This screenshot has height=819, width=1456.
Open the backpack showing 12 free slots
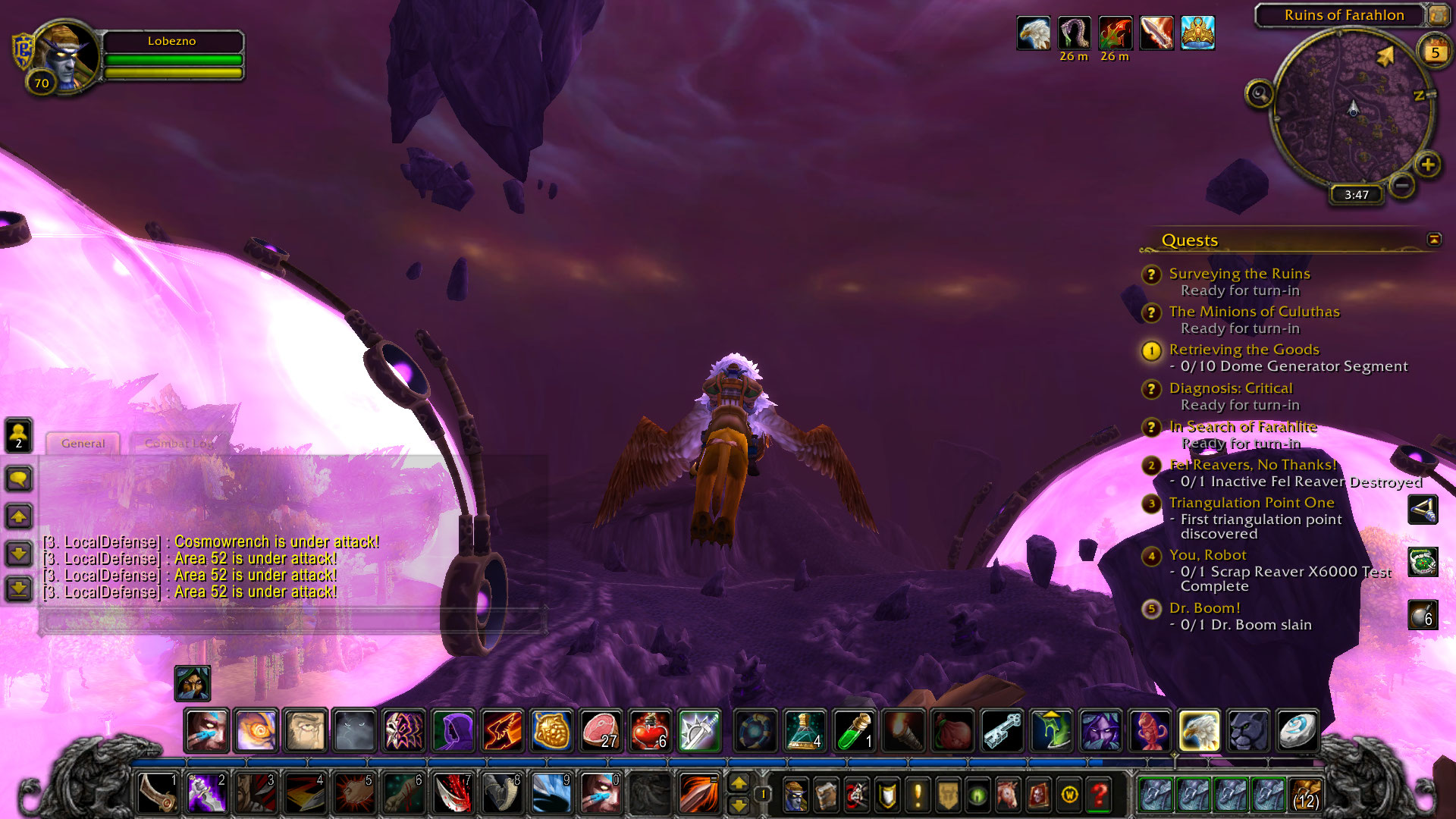pos(1305,795)
